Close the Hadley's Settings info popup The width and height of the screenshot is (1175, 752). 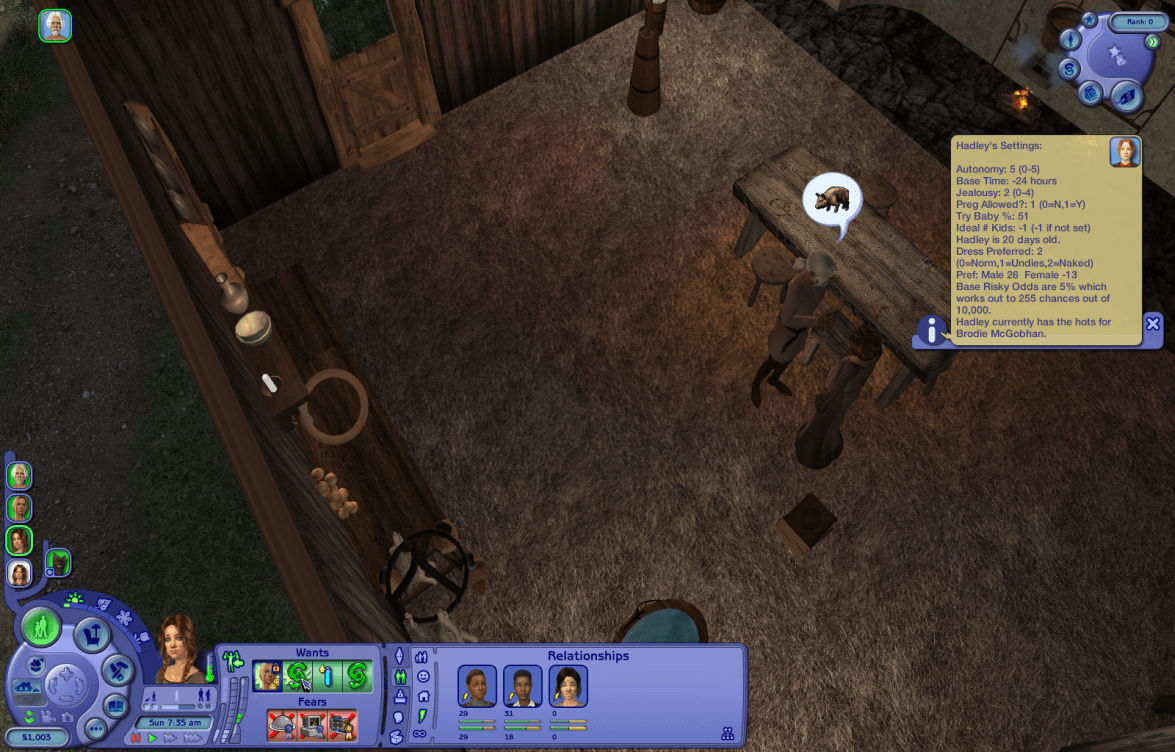click(1152, 323)
